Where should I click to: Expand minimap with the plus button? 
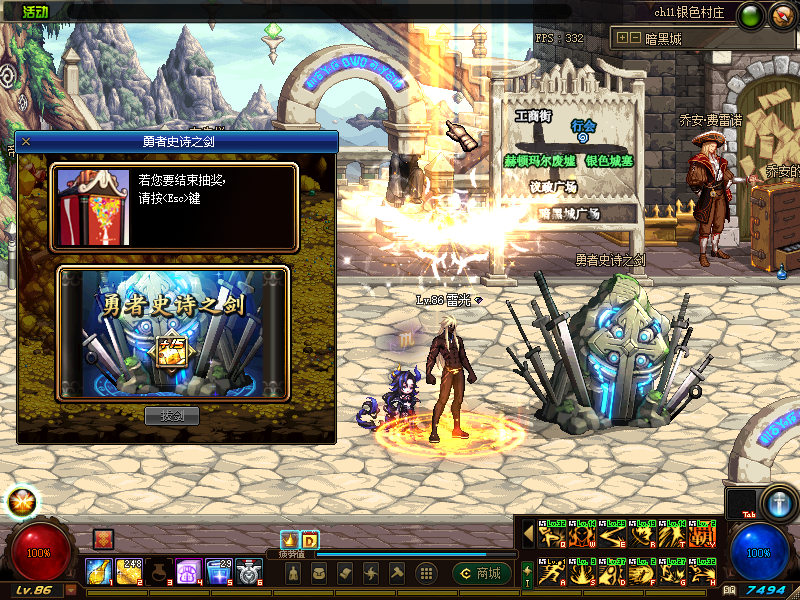(x=622, y=39)
